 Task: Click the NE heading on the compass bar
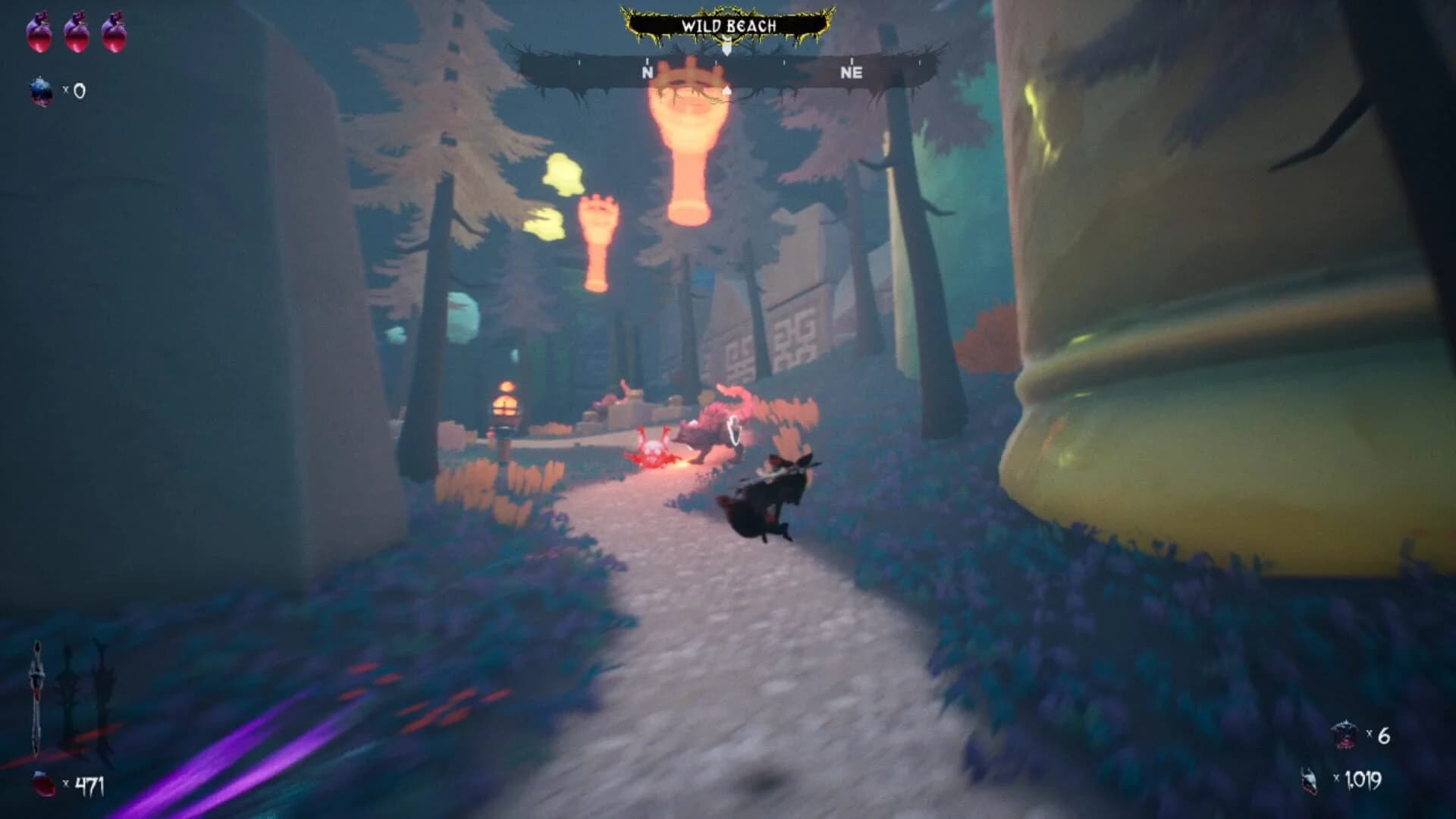point(852,73)
